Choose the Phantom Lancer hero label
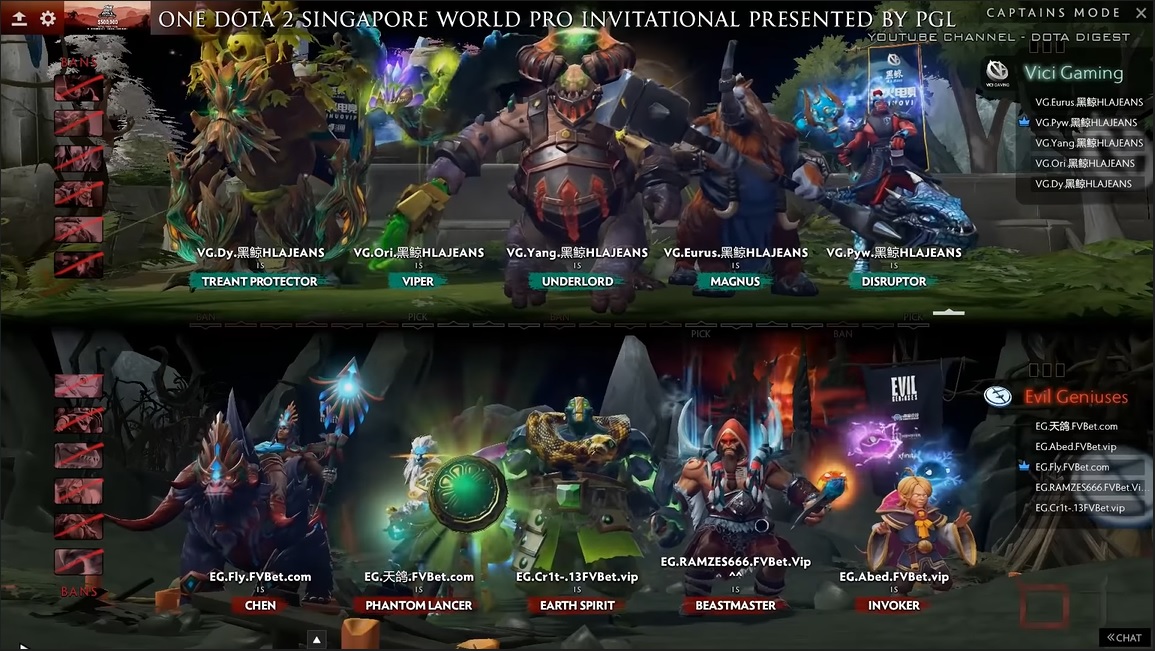Viewport: 1155px width, 651px height. tap(418, 605)
